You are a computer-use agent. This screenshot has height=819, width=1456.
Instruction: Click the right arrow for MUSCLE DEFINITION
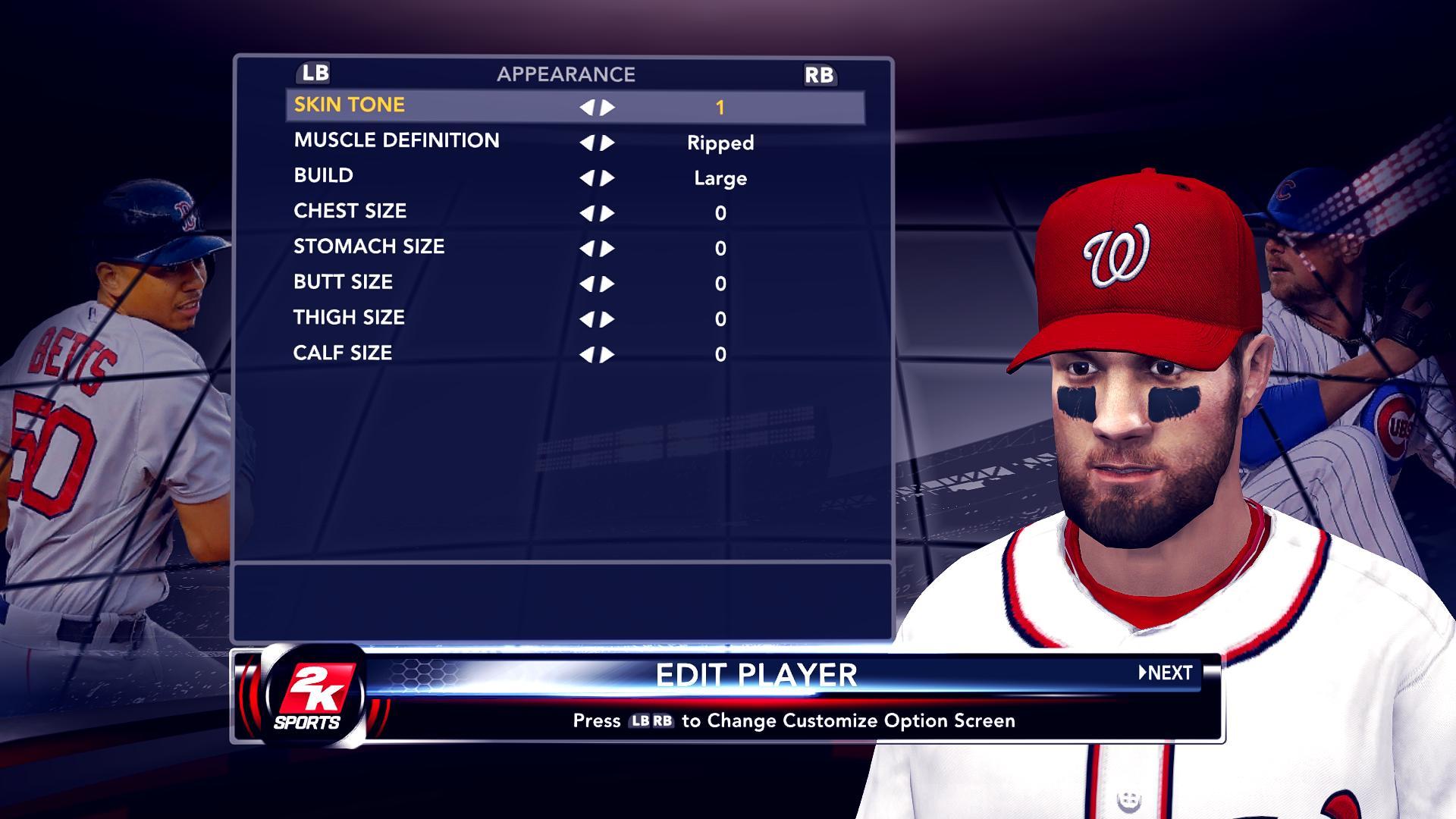[x=607, y=143]
